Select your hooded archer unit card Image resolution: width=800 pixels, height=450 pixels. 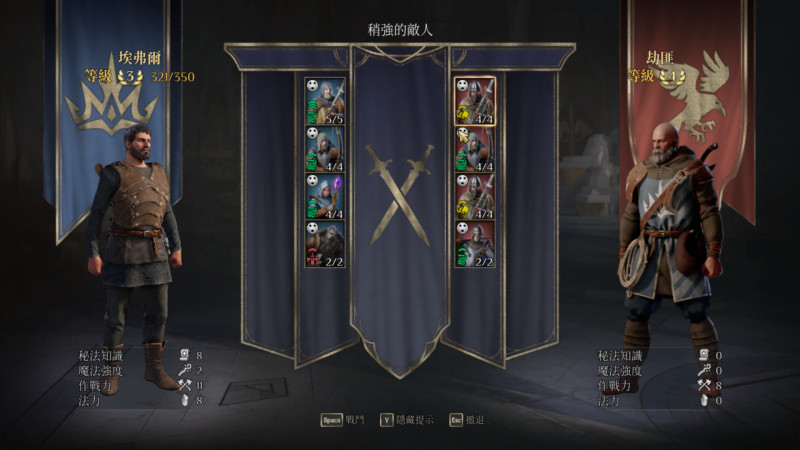325,149
